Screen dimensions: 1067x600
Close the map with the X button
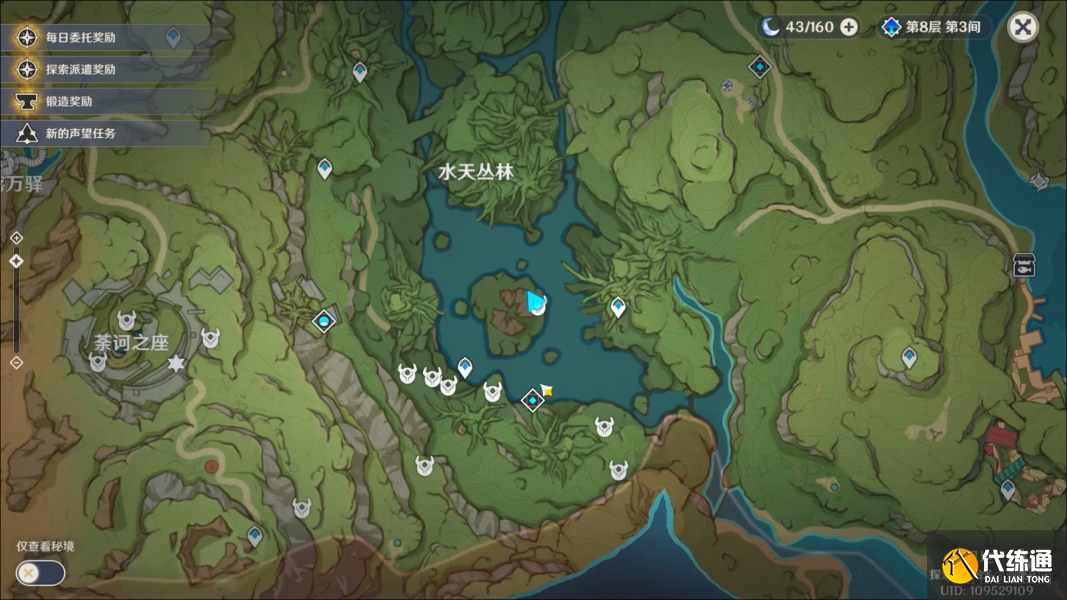(x=1022, y=27)
